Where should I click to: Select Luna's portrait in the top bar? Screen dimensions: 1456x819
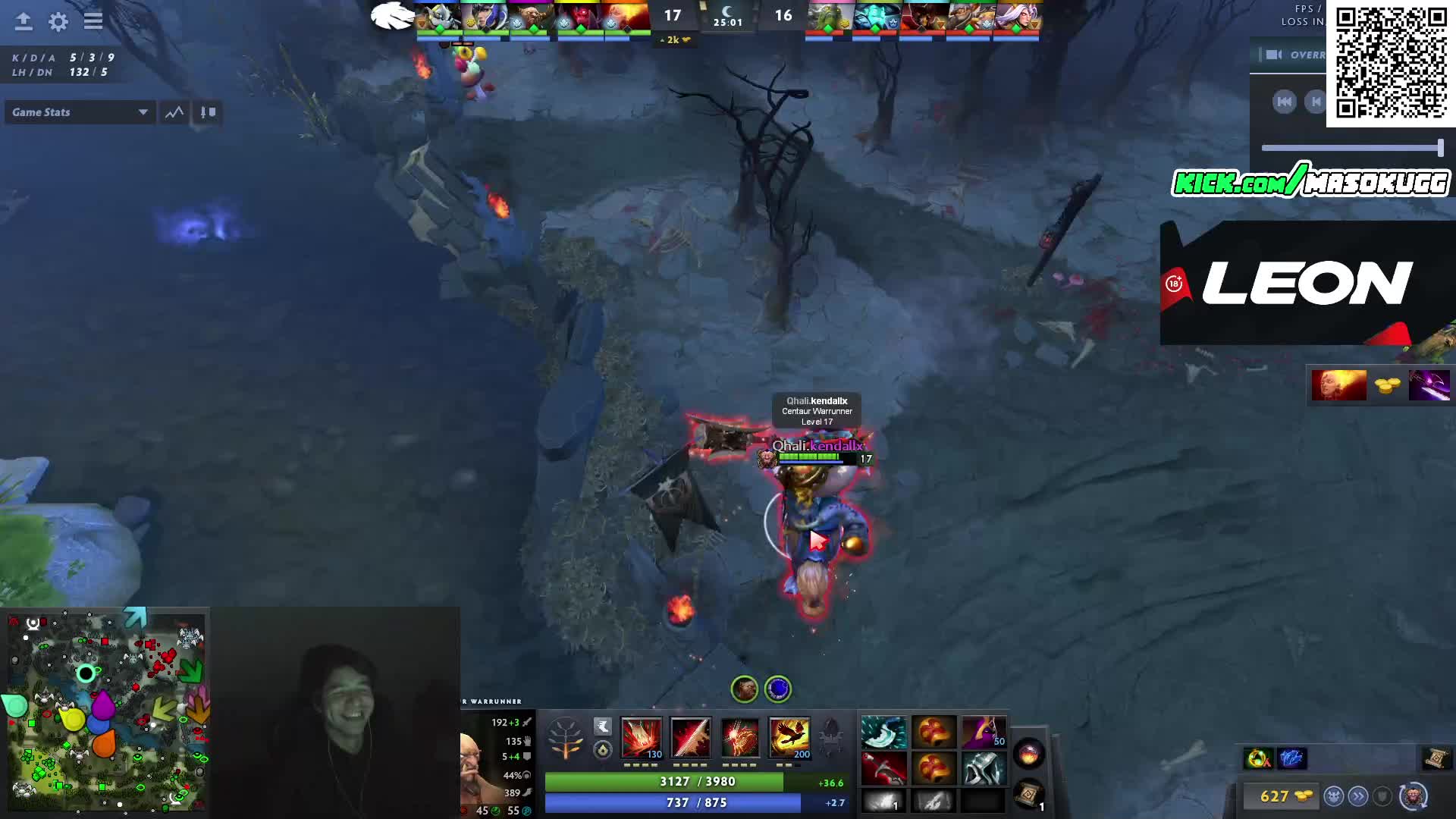coord(485,17)
